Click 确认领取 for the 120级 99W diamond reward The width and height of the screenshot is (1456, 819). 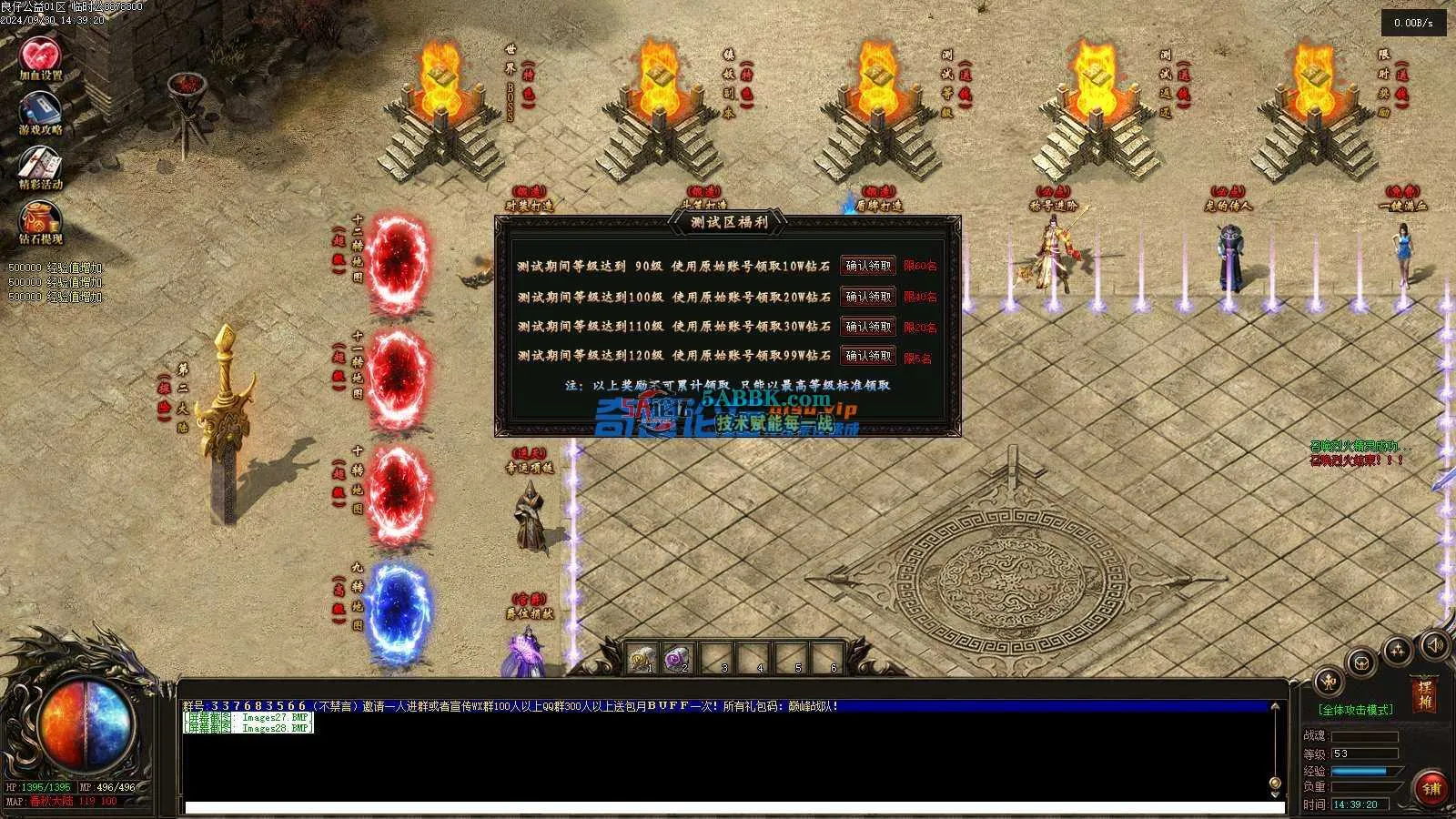click(x=865, y=356)
